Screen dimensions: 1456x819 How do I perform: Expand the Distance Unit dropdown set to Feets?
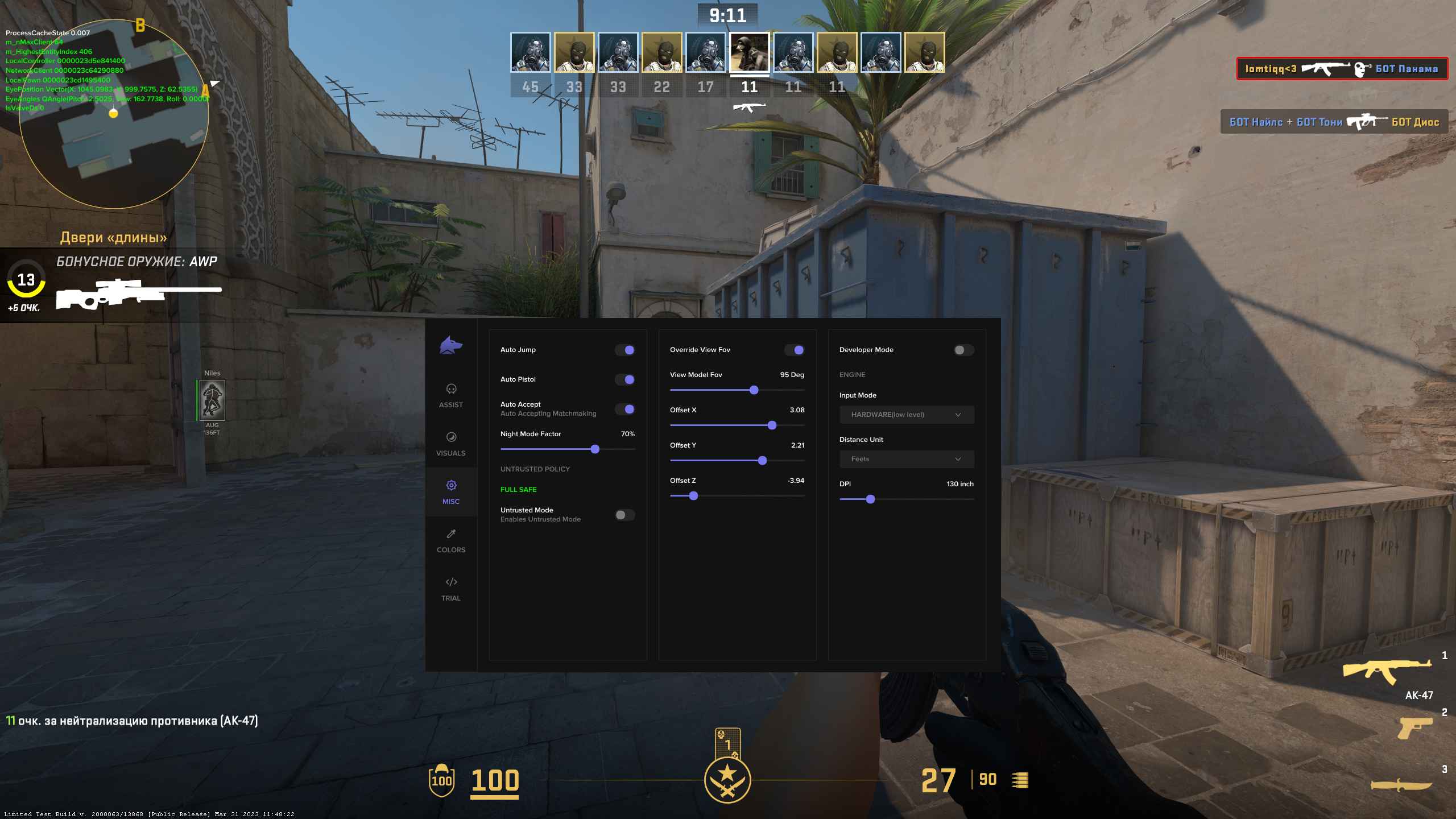pos(907,459)
